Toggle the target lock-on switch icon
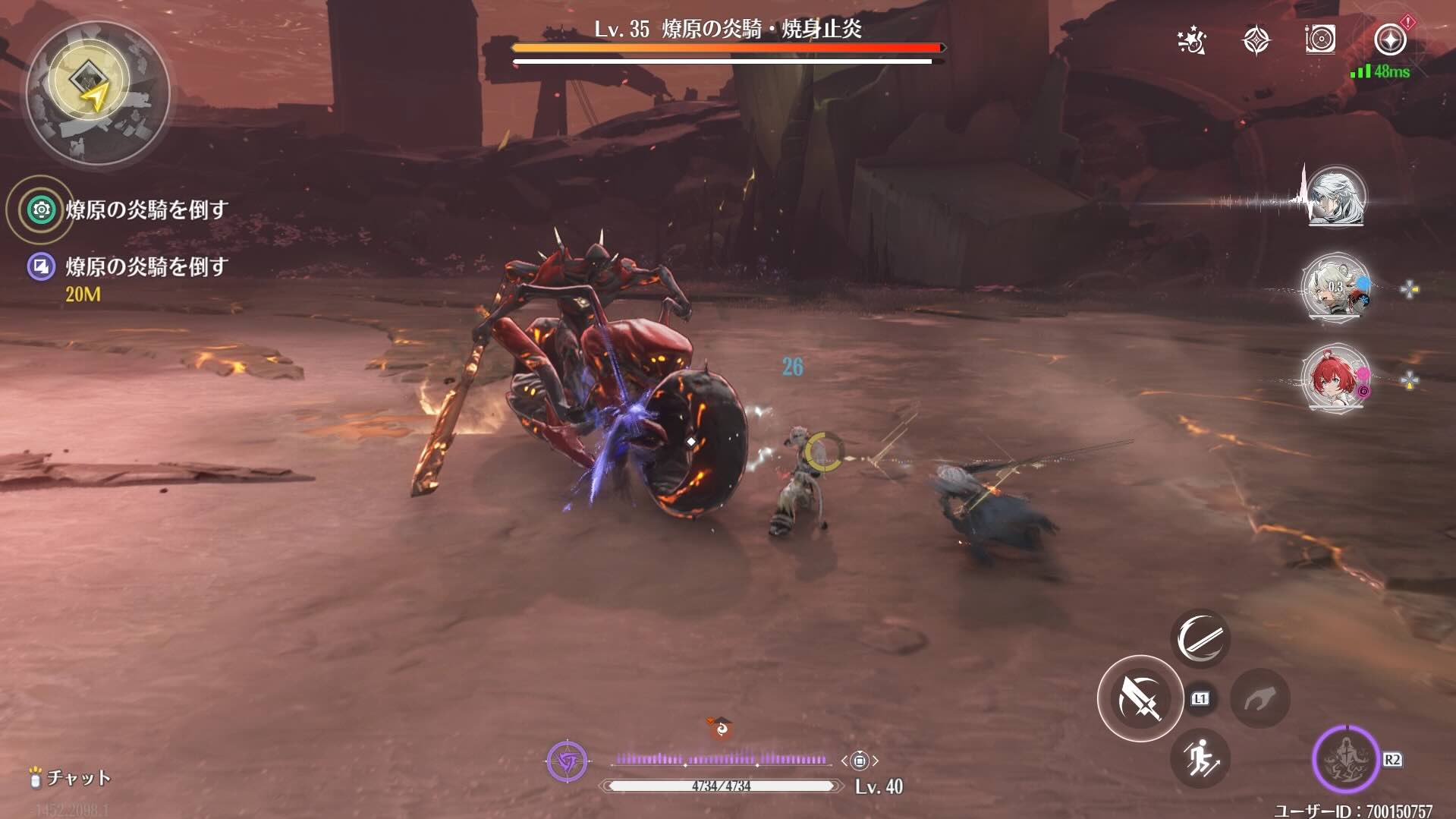Screen dimensions: 1456x819 859,760
